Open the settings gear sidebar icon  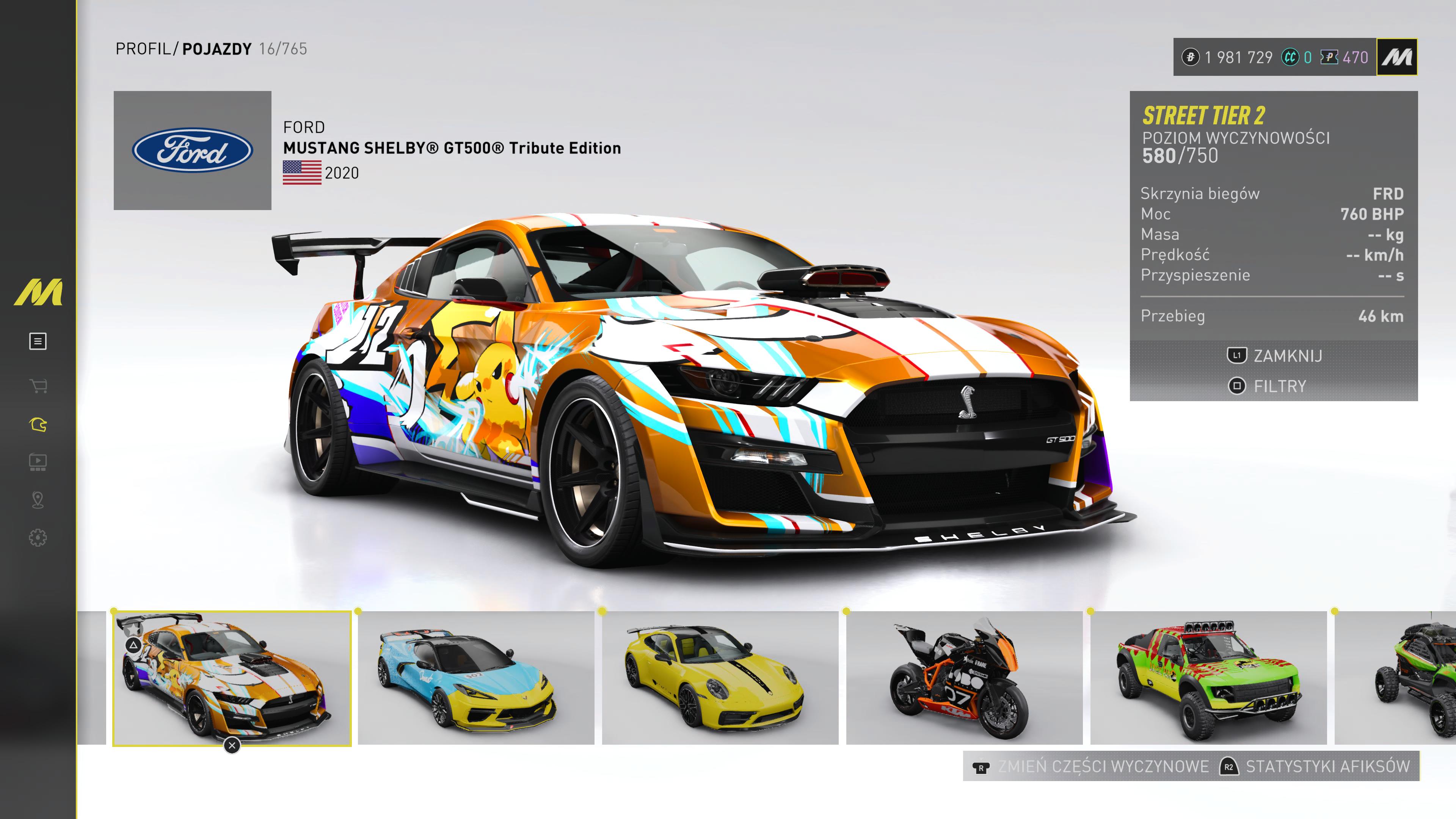coord(38,538)
